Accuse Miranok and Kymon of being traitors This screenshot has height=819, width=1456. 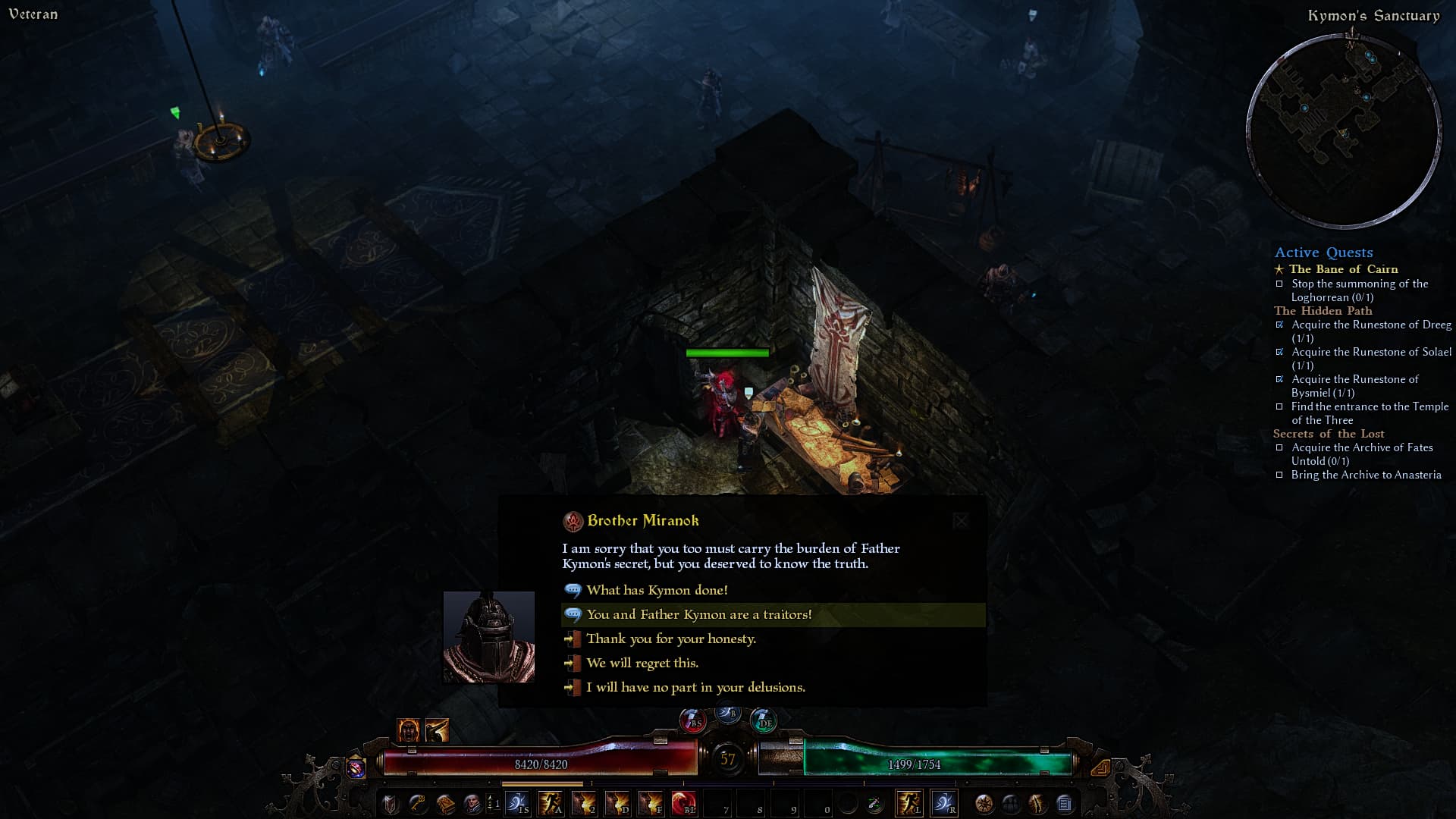(x=698, y=614)
